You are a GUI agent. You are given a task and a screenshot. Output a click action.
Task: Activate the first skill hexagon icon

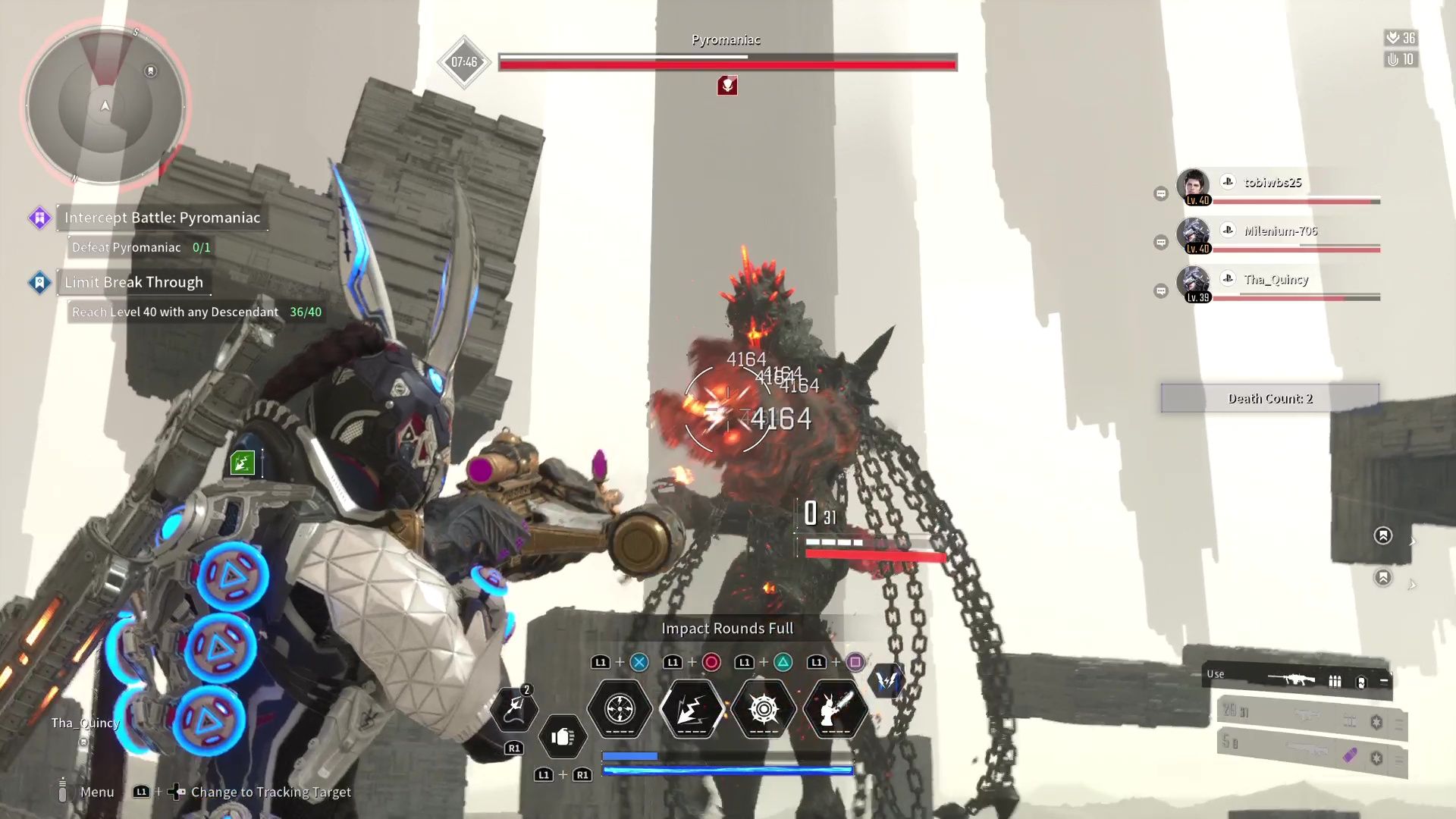(619, 708)
